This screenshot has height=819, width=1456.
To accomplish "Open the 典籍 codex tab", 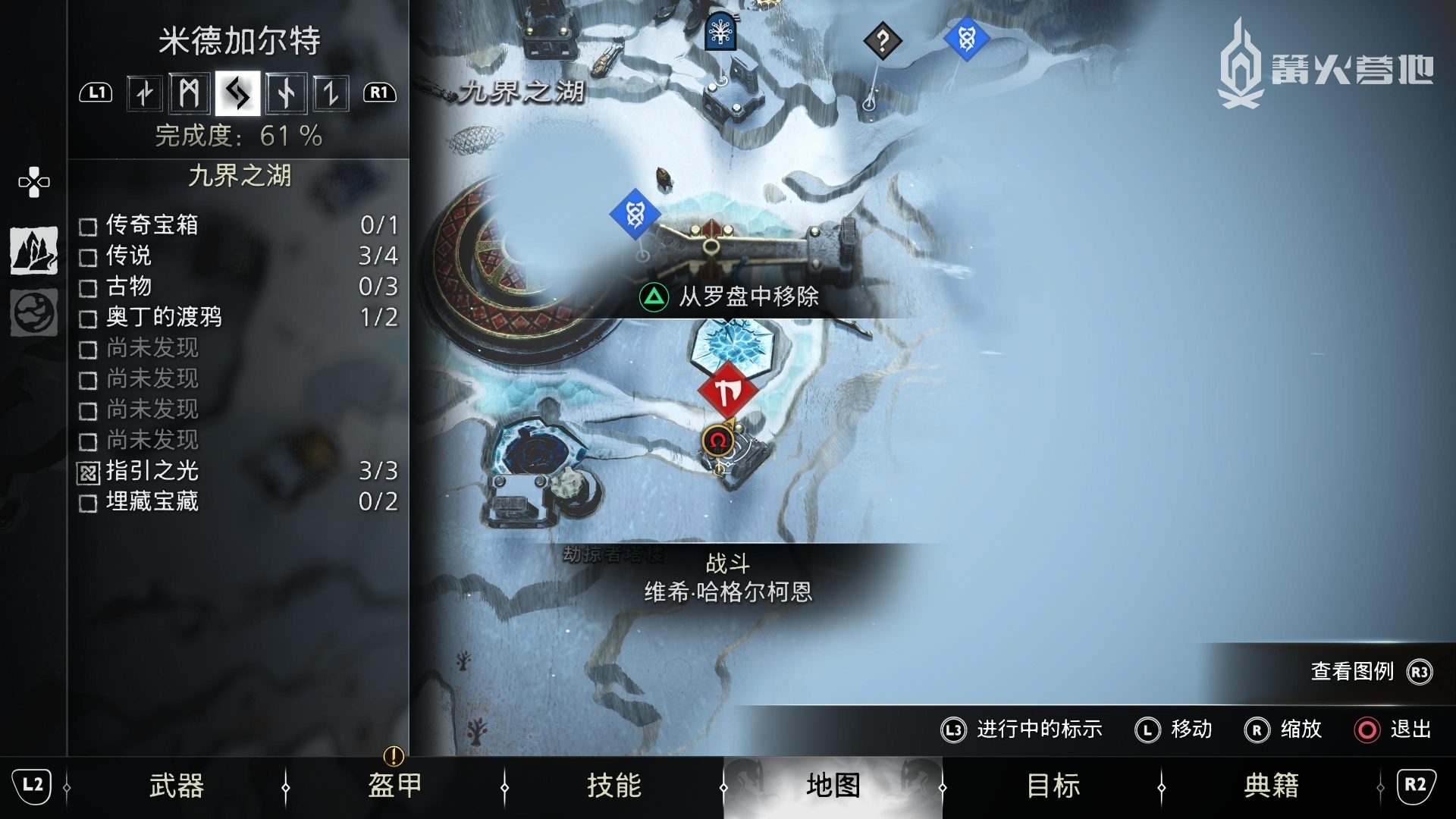I will pos(1271,786).
